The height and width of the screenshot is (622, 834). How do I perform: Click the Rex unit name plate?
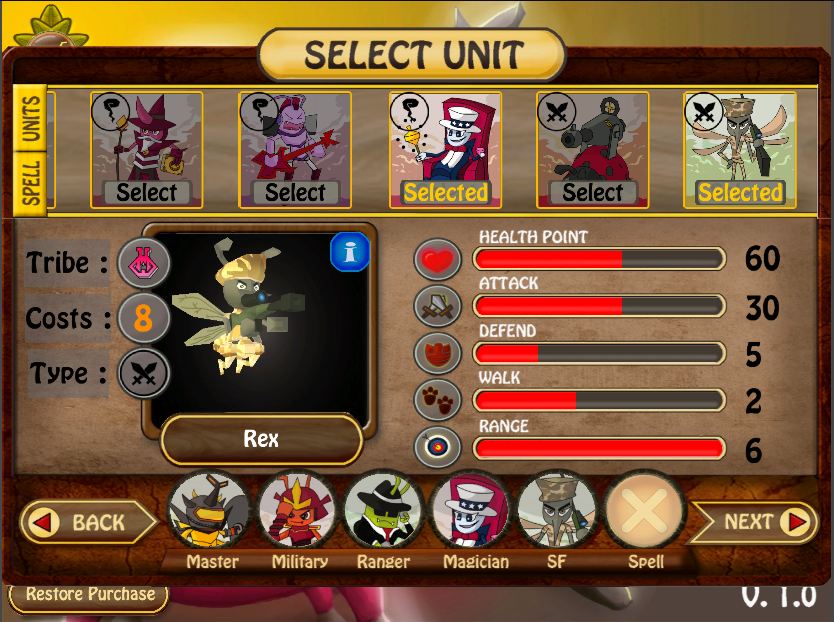[261, 440]
